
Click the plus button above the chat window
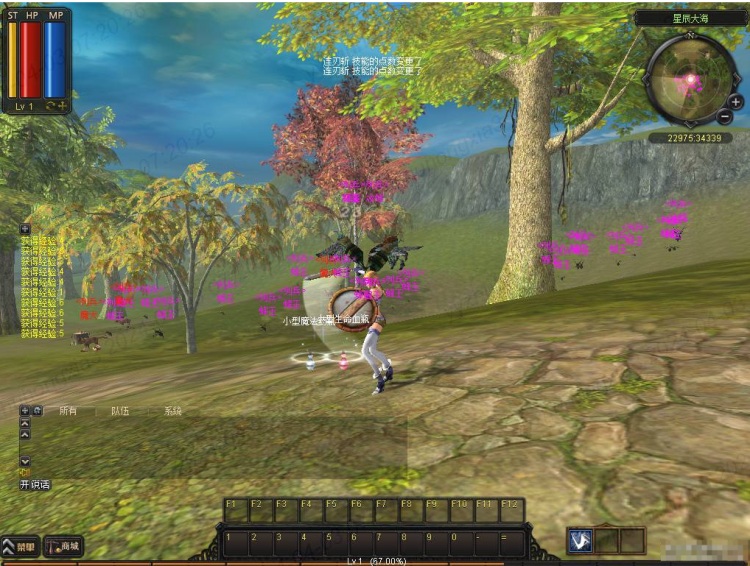pos(24,410)
